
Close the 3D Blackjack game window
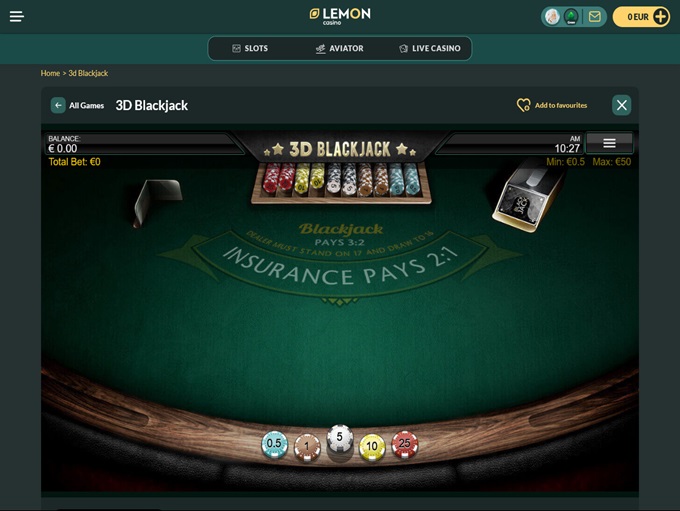point(622,105)
